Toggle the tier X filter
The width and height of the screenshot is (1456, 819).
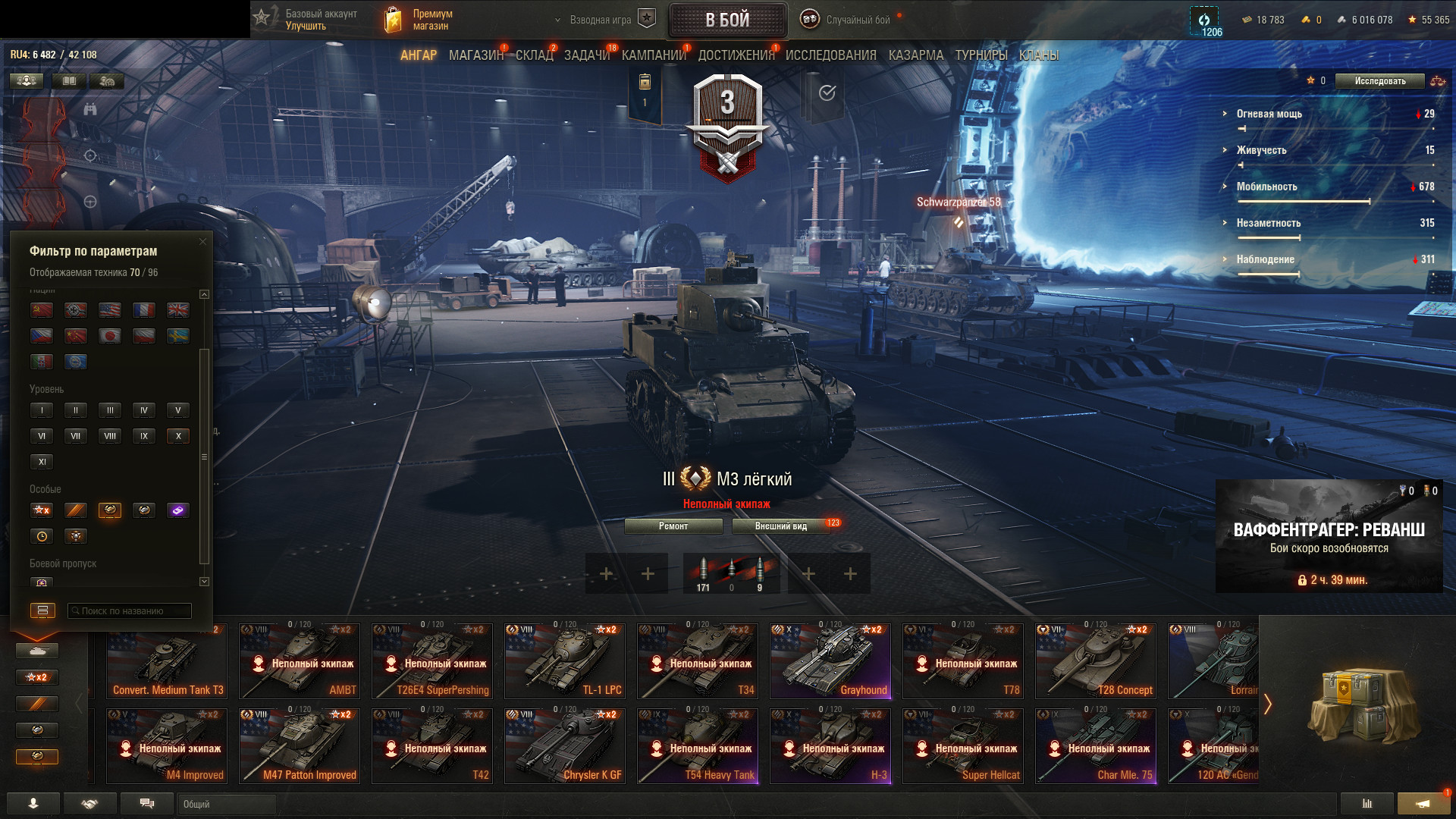click(178, 436)
